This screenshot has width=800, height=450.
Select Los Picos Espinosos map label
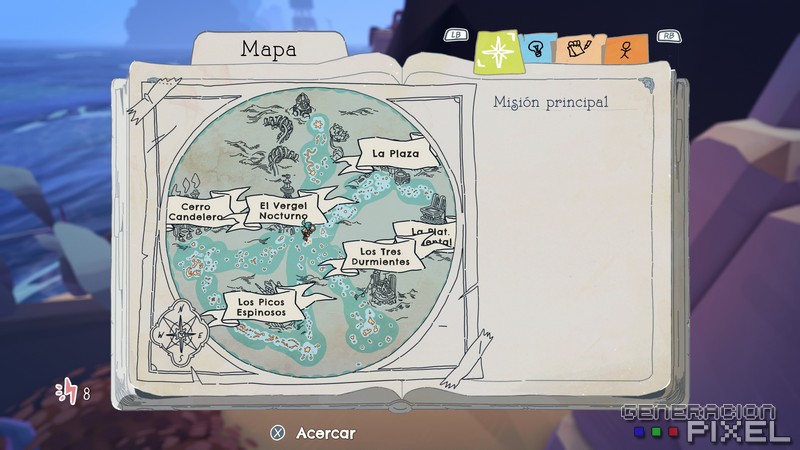[261, 306]
